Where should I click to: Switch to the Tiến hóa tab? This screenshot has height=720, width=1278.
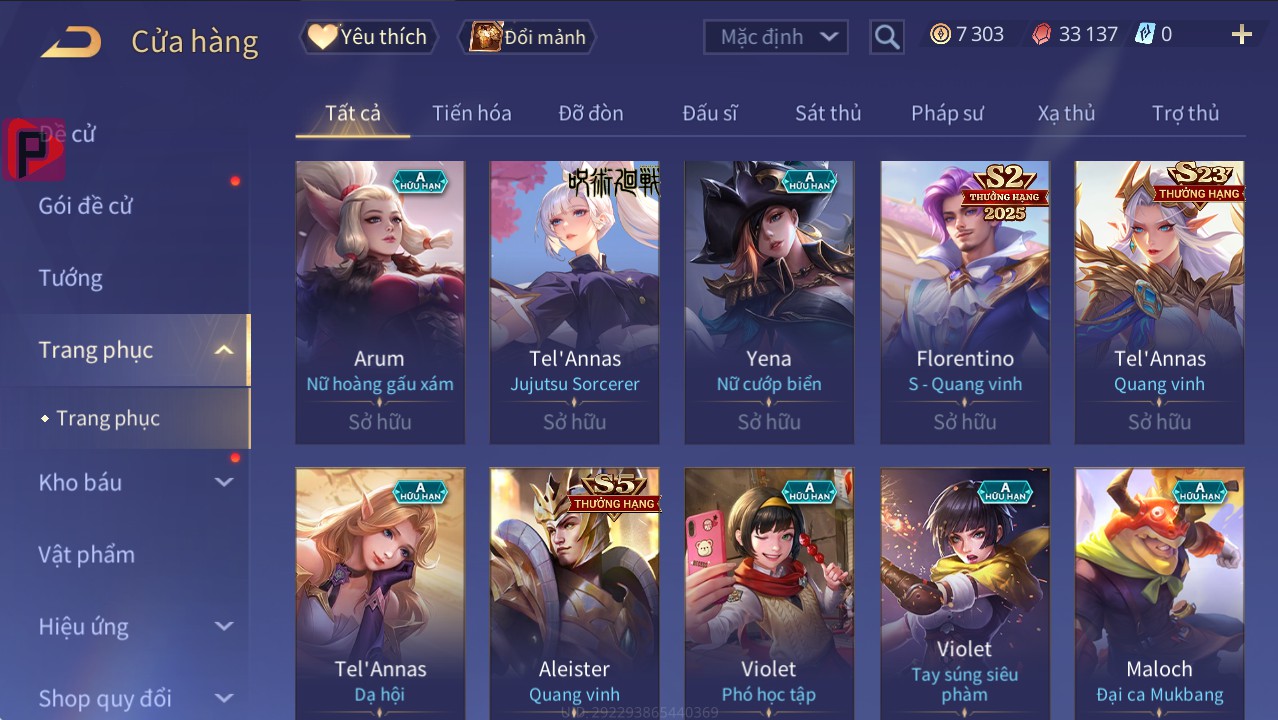coord(471,113)
